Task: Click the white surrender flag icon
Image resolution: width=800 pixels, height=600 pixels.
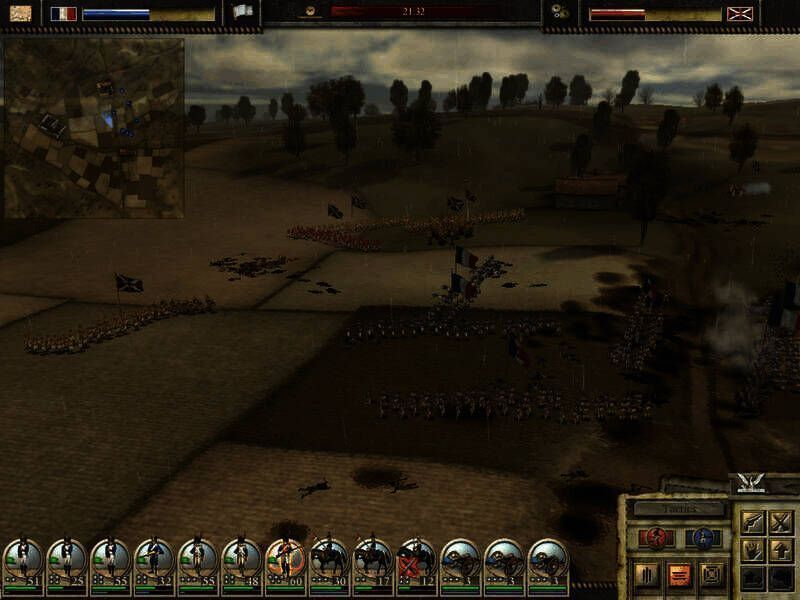Action: pyautogui.click(x=243, y=13)
